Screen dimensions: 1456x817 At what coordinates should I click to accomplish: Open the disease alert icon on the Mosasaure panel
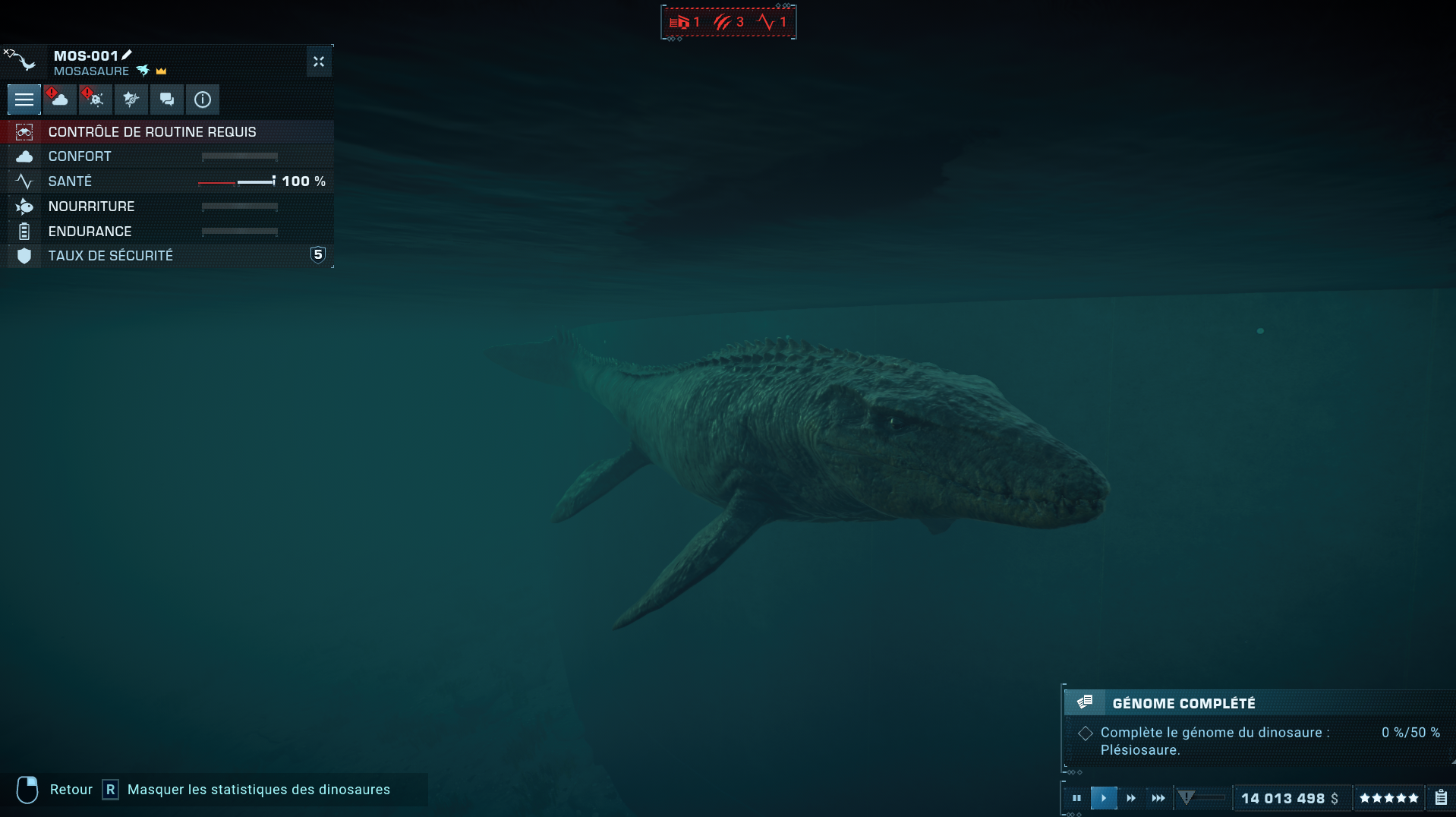(x=94, y=99)
